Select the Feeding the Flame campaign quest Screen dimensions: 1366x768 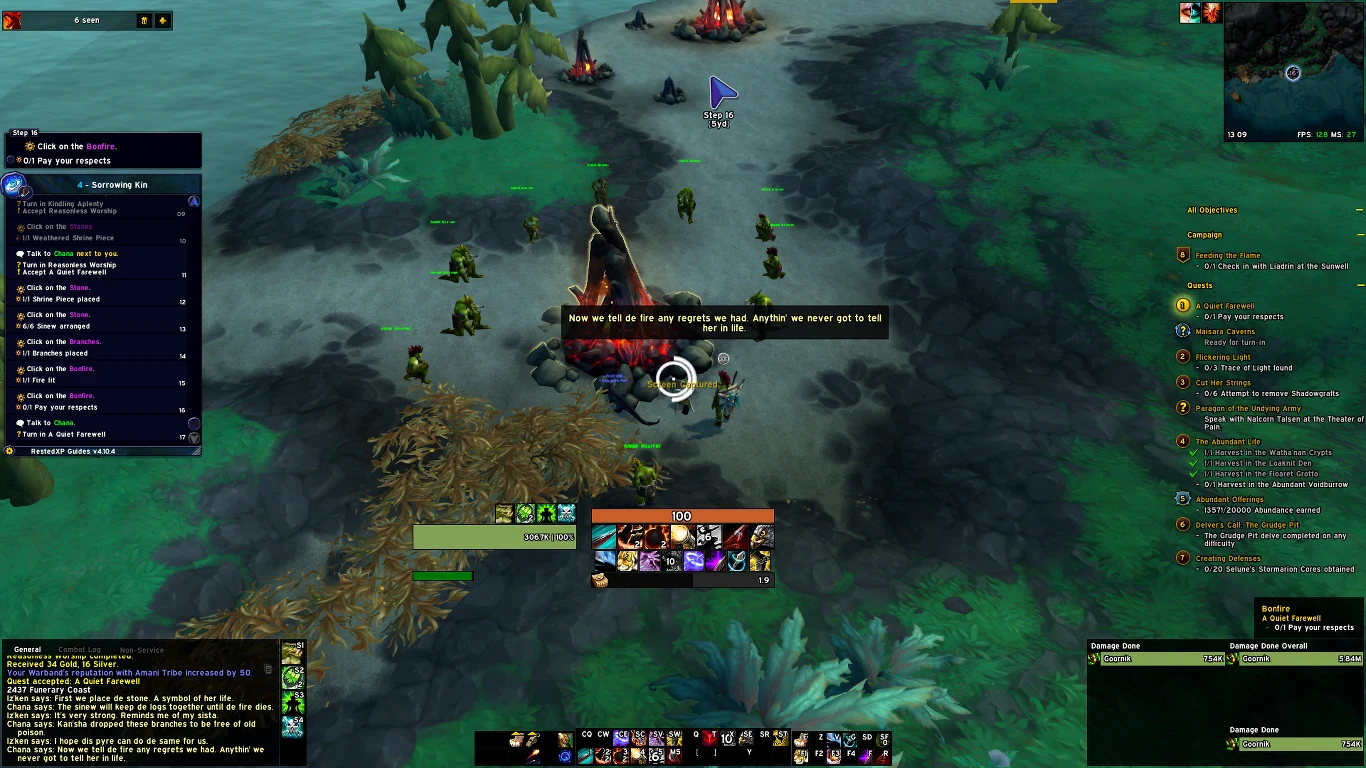1227,256
